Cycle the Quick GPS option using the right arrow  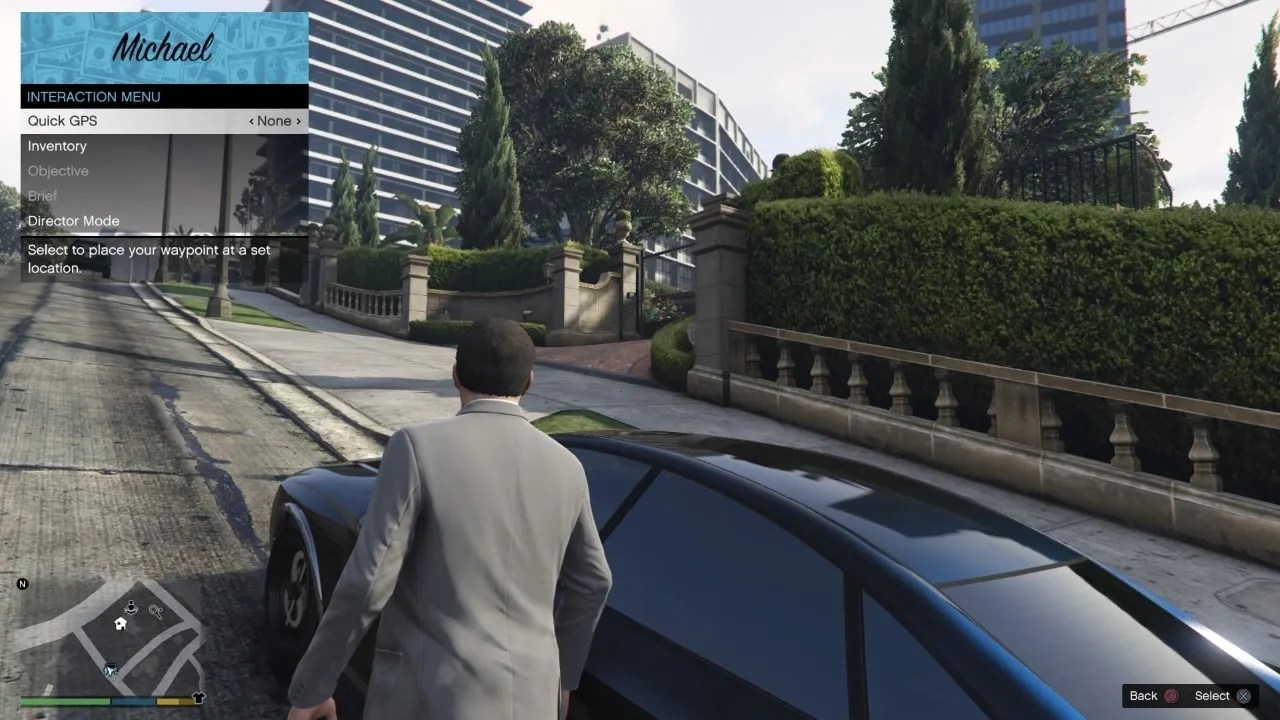click(x=297, y=120)
